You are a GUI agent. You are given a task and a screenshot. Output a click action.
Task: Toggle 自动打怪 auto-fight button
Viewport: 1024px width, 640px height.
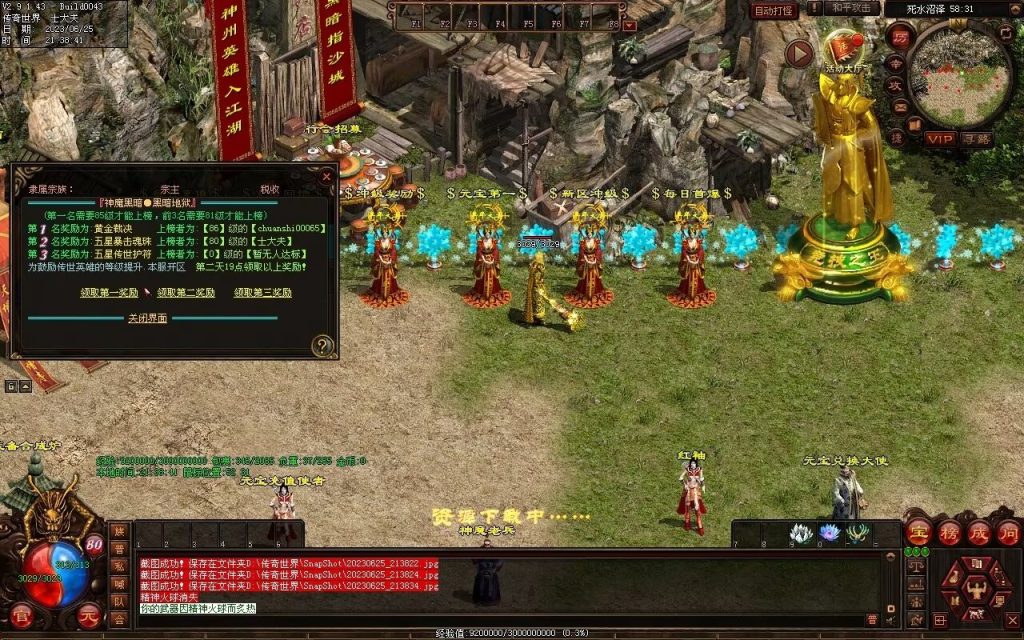point(775,10)
